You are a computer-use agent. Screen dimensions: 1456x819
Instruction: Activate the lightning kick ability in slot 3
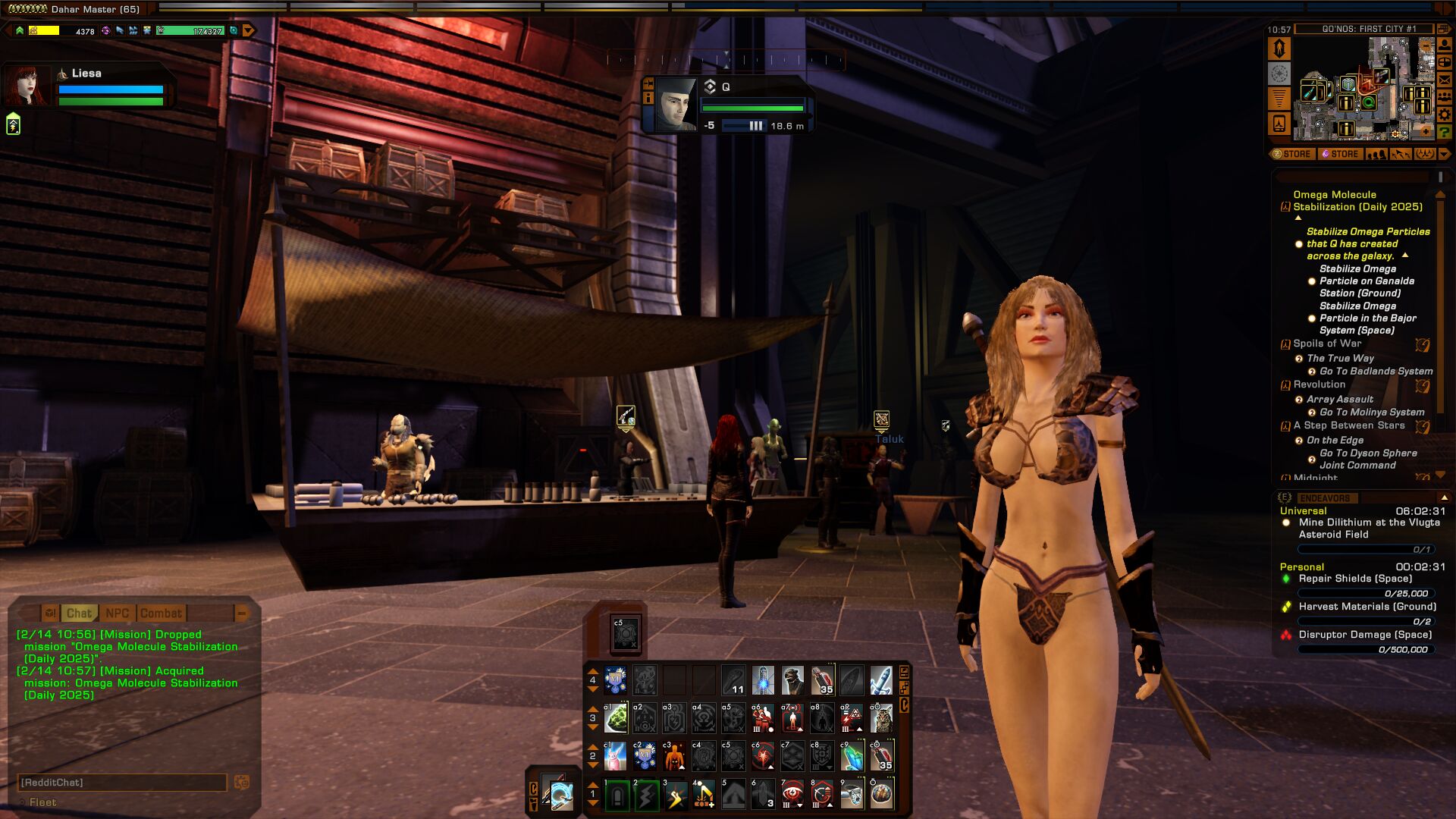[x=675, y=795]
